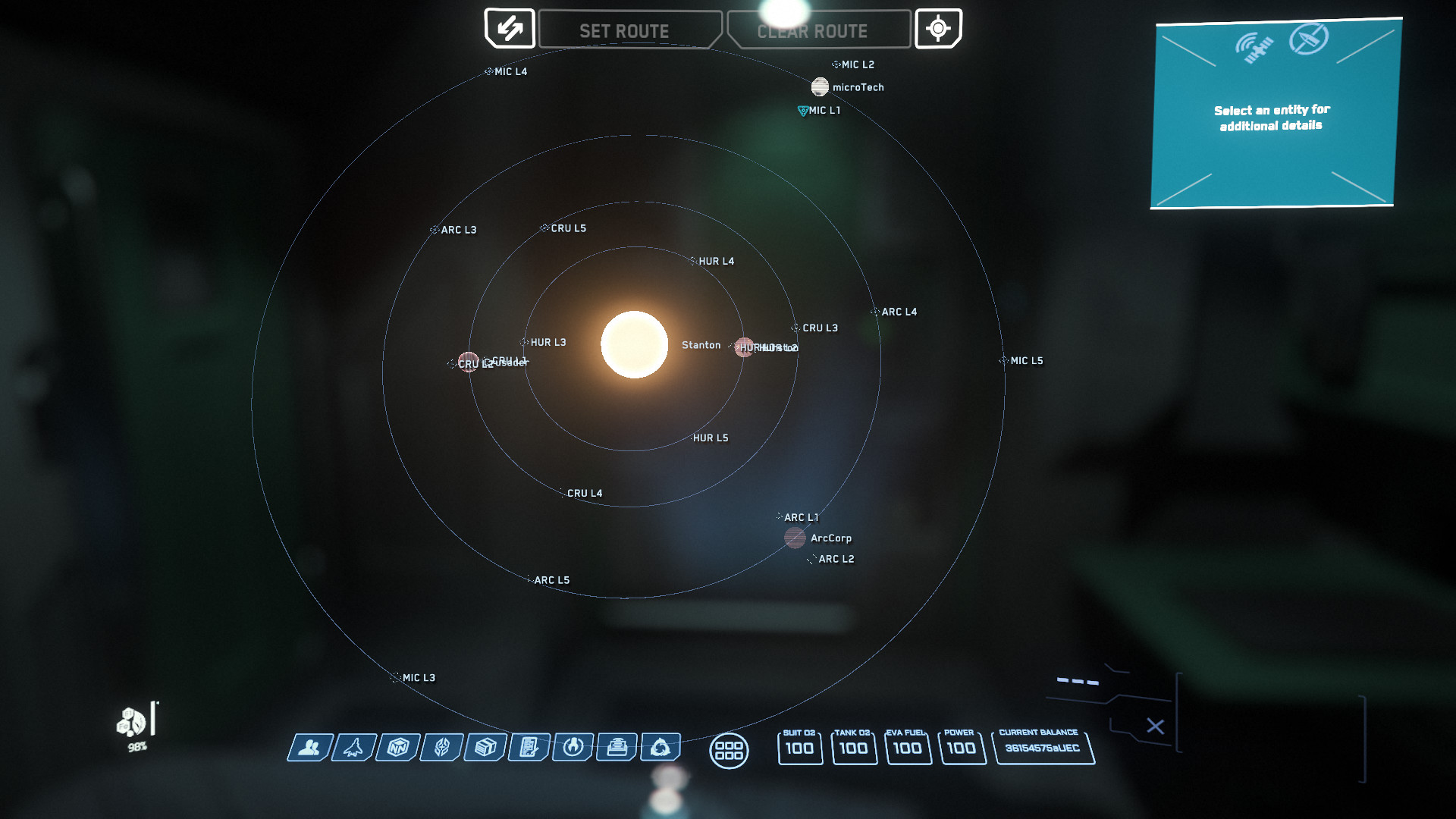Open the circular app grid launcher

[x=729, y=752]
